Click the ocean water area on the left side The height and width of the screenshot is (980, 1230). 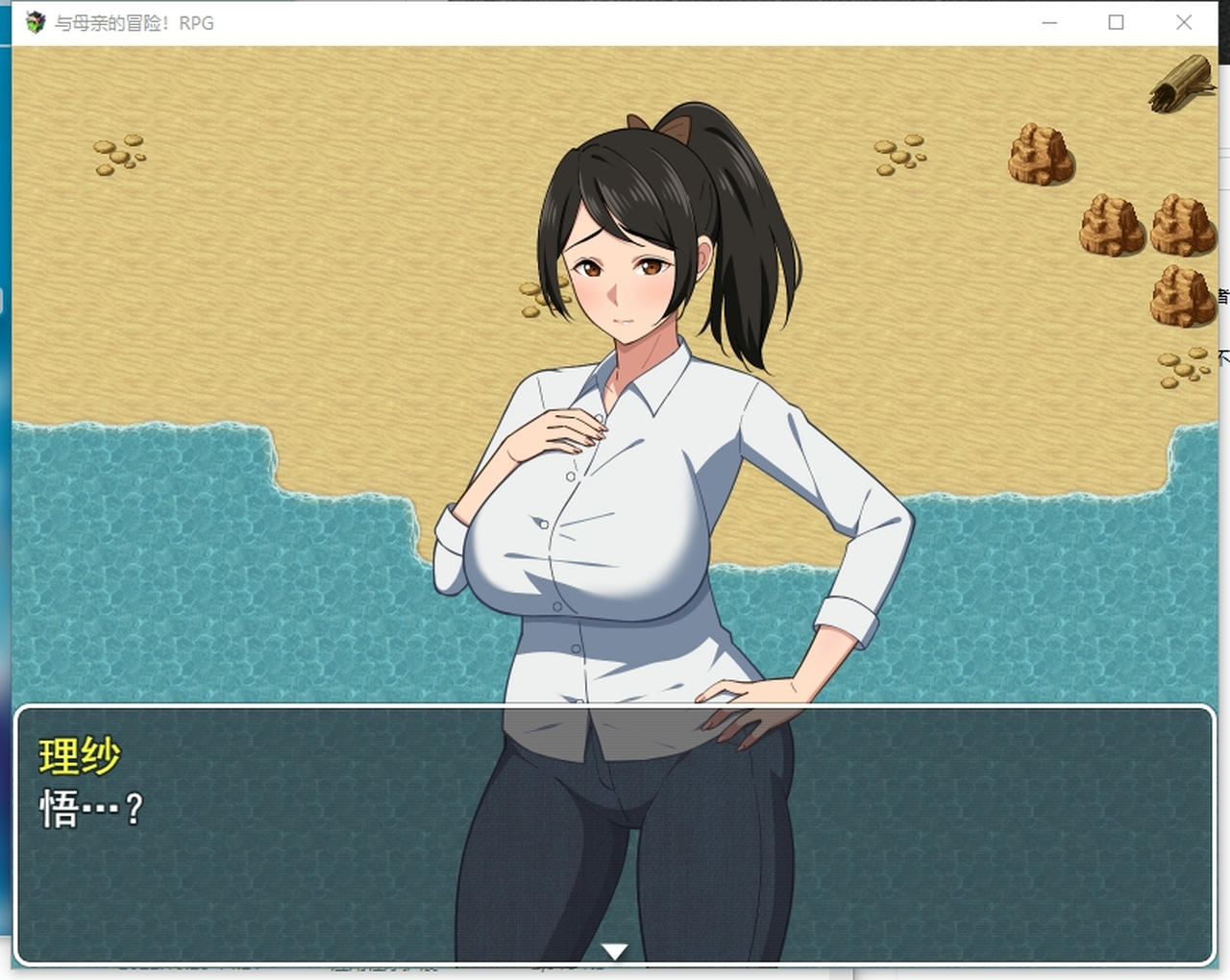[192, 576]
